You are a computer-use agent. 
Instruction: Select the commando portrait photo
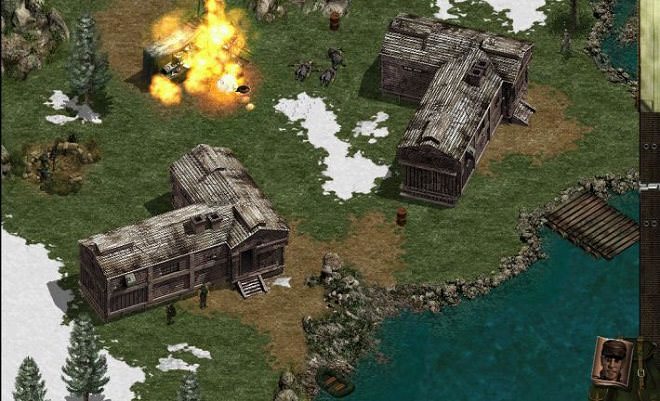point(612,360)
